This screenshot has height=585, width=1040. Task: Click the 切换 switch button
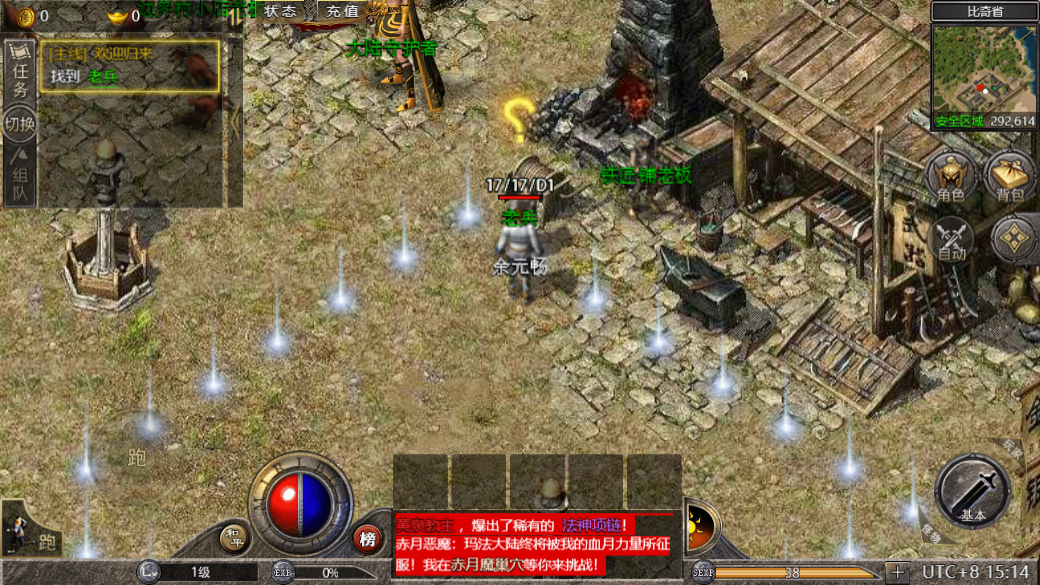(20, 124)
